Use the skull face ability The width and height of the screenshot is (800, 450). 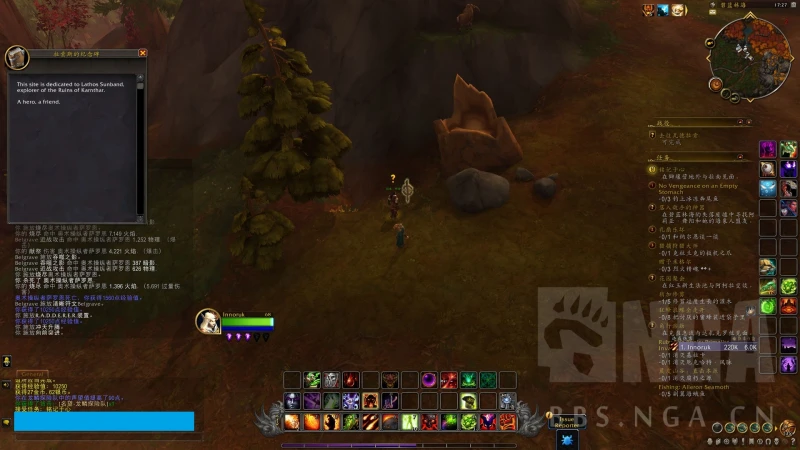pos(331,380)
